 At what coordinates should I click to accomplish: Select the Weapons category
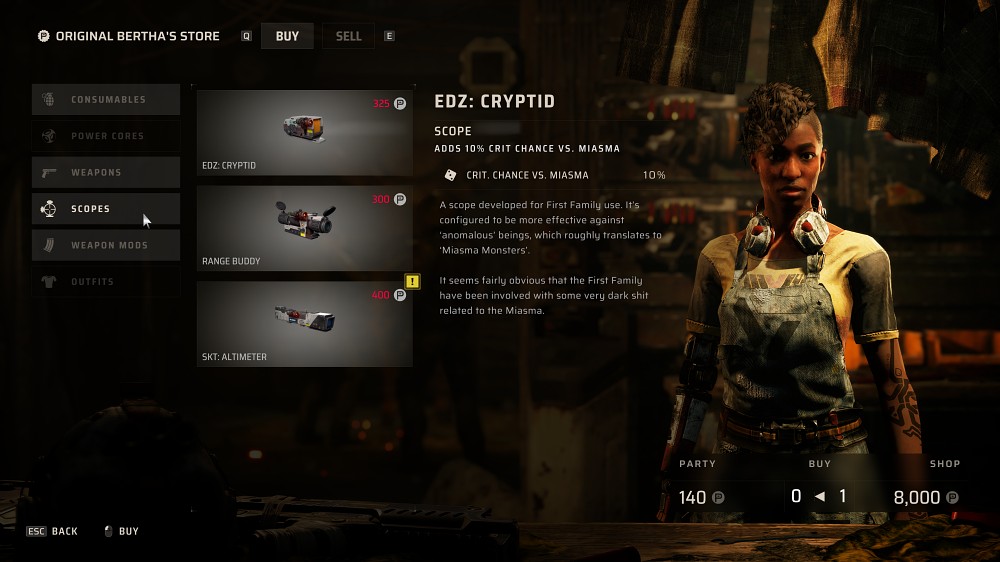(x=106, y=173)
